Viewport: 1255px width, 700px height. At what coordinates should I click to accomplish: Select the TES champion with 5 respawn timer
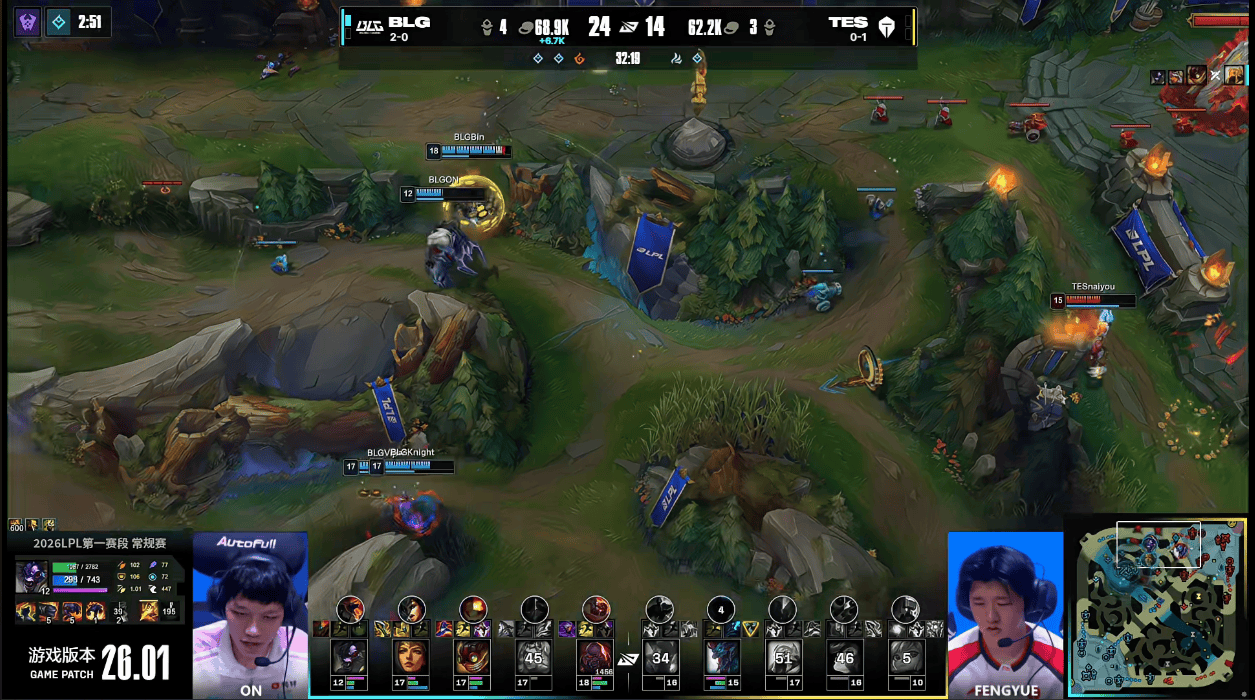point(905,658)
